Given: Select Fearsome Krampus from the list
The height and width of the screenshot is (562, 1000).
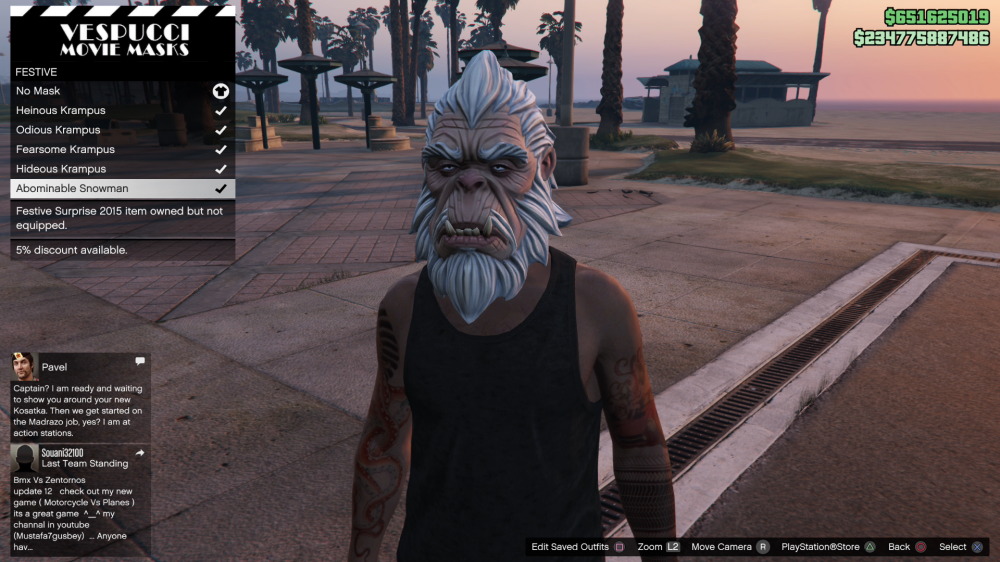Looking at the screenshot, I should (122, 149).
